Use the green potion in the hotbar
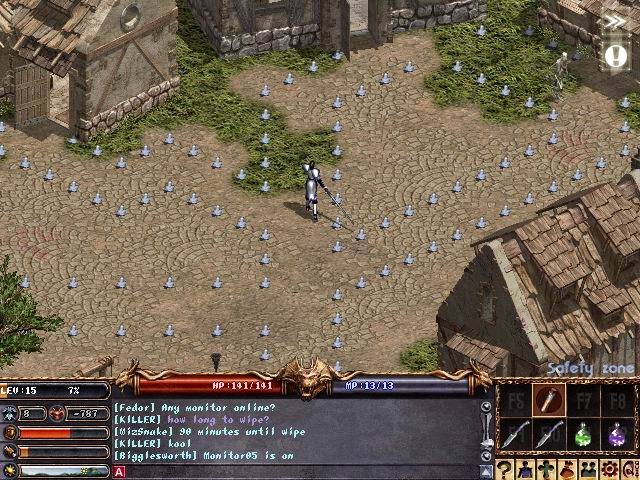The height and width of the screenshot is (480, 640). (x=582, y=435)
